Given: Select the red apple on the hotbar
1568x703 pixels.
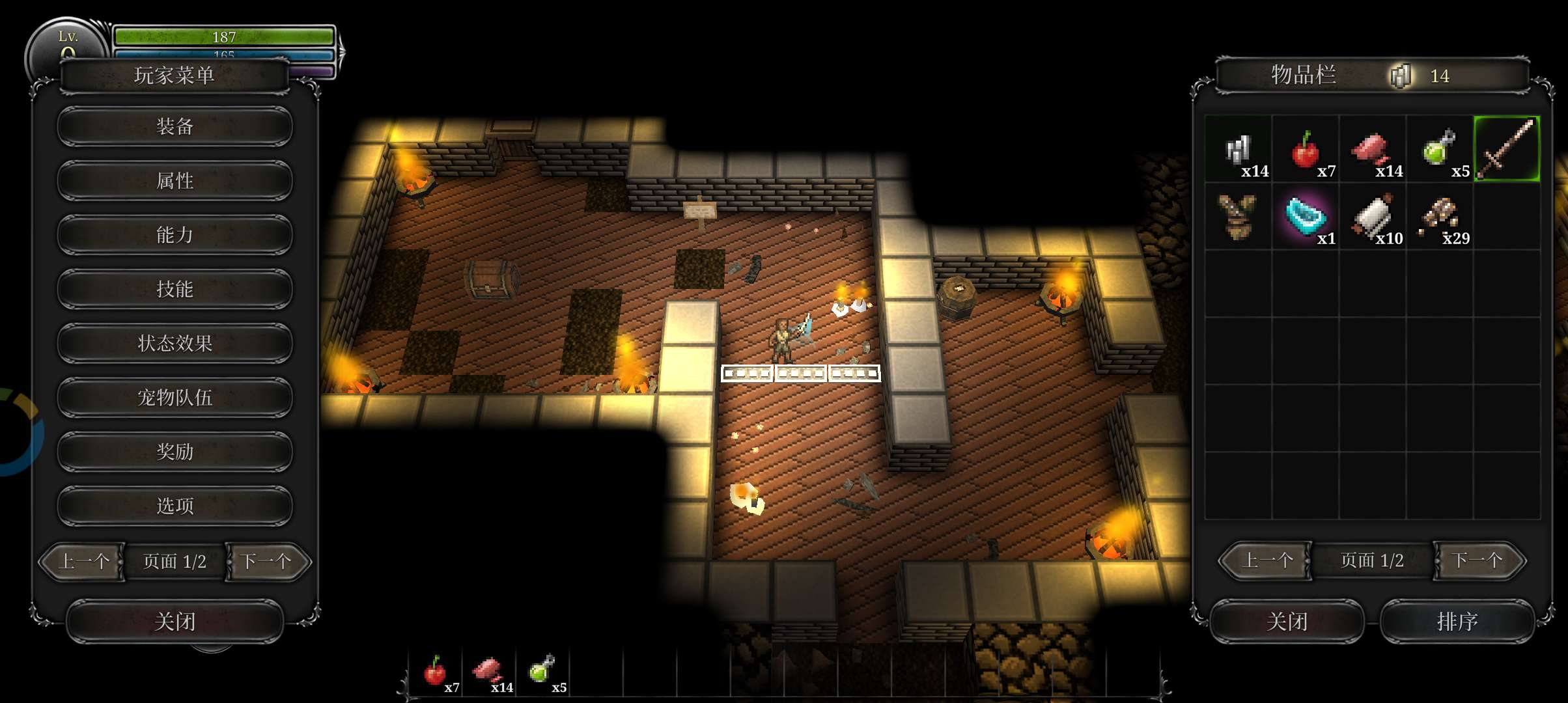Looking at the screenshot, I should point(435,670).
